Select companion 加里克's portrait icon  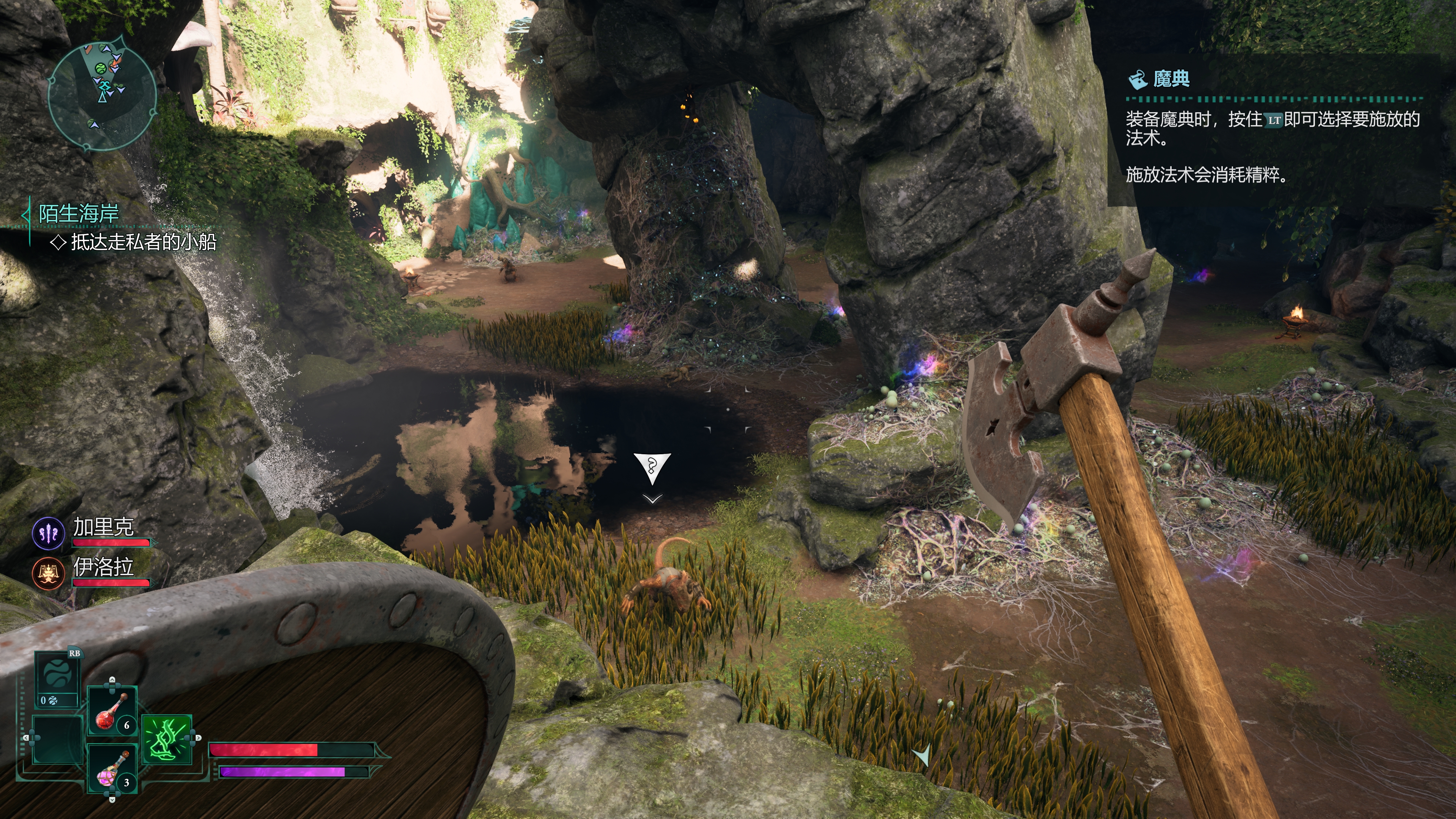(49, 533)
